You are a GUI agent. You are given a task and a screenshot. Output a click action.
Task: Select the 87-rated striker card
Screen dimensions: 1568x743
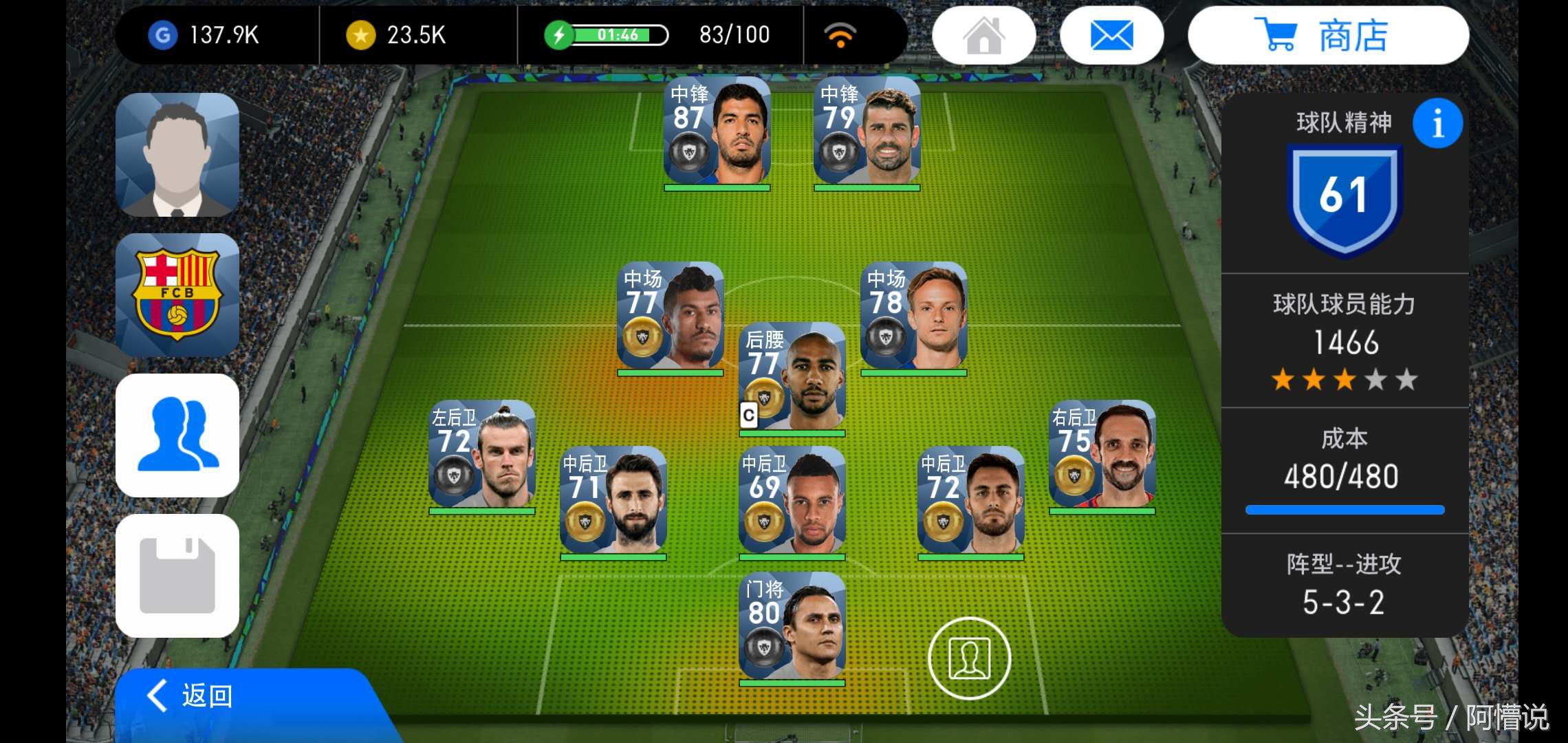[x=717, y=132]
